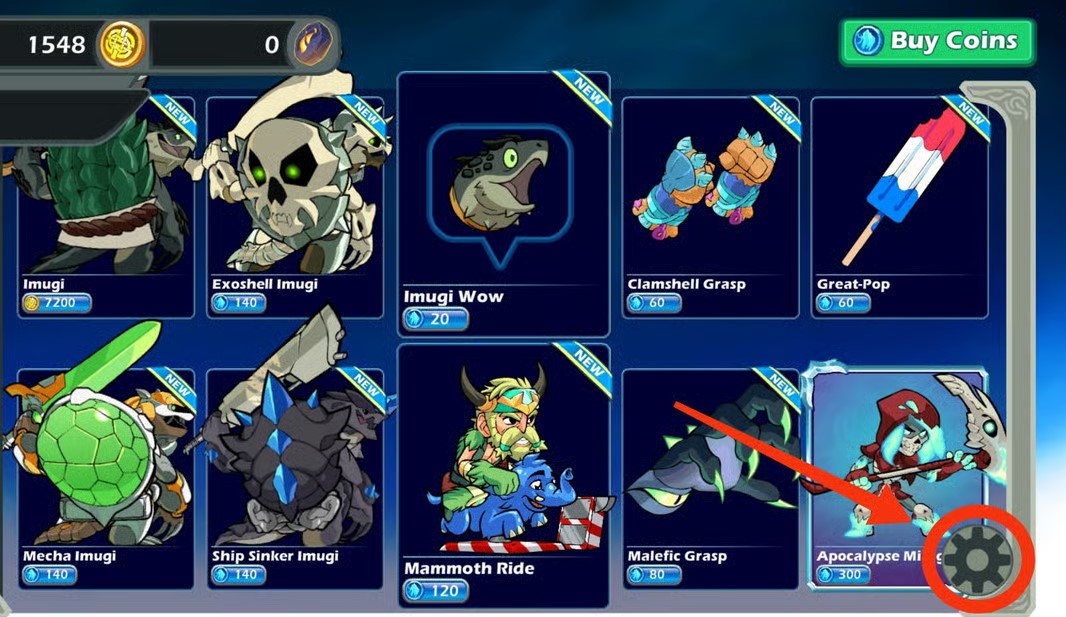Pick the Imugi Wow emote item
The height and width of the screenshot is (617, 1066).
pyautogui.click(x=503, y=205)
